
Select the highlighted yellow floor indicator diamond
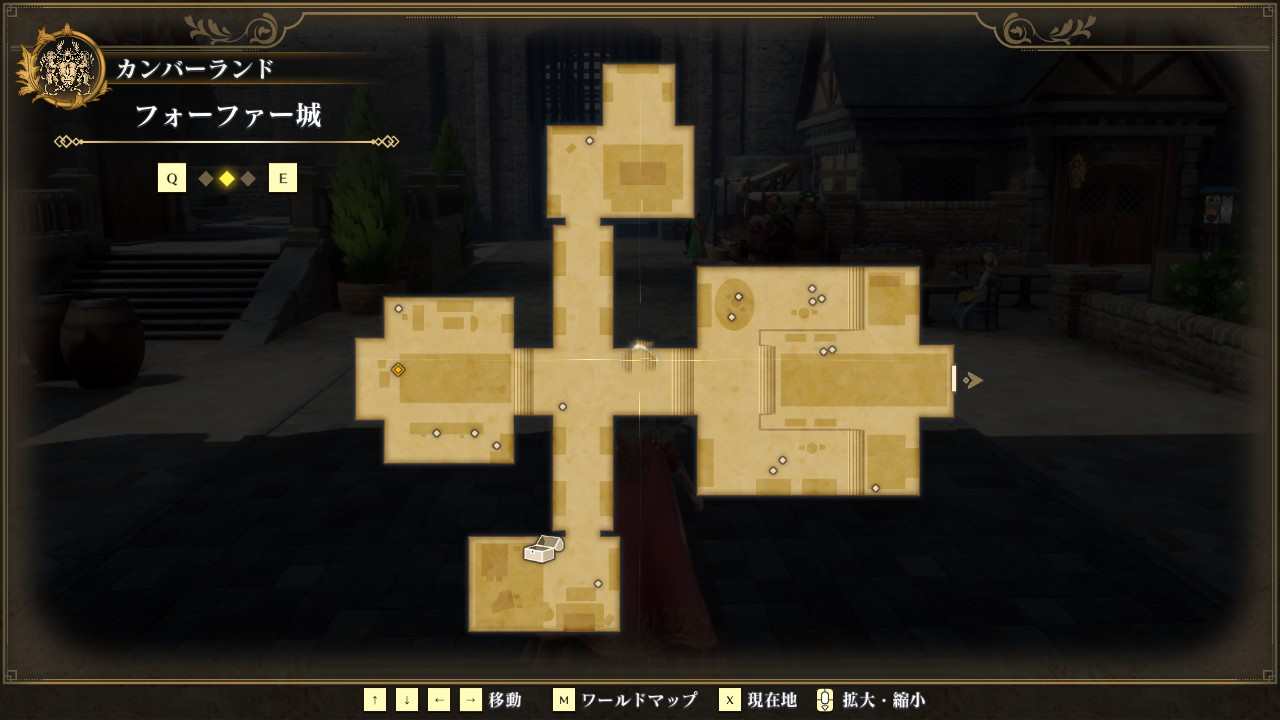(227, 179)
